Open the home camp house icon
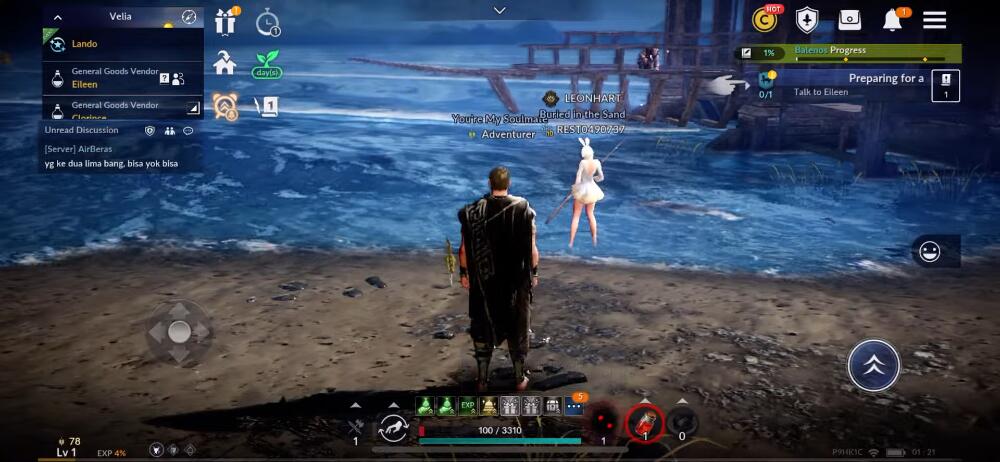1000x462 pixels. pyautogui.click(x=225, y=63)
